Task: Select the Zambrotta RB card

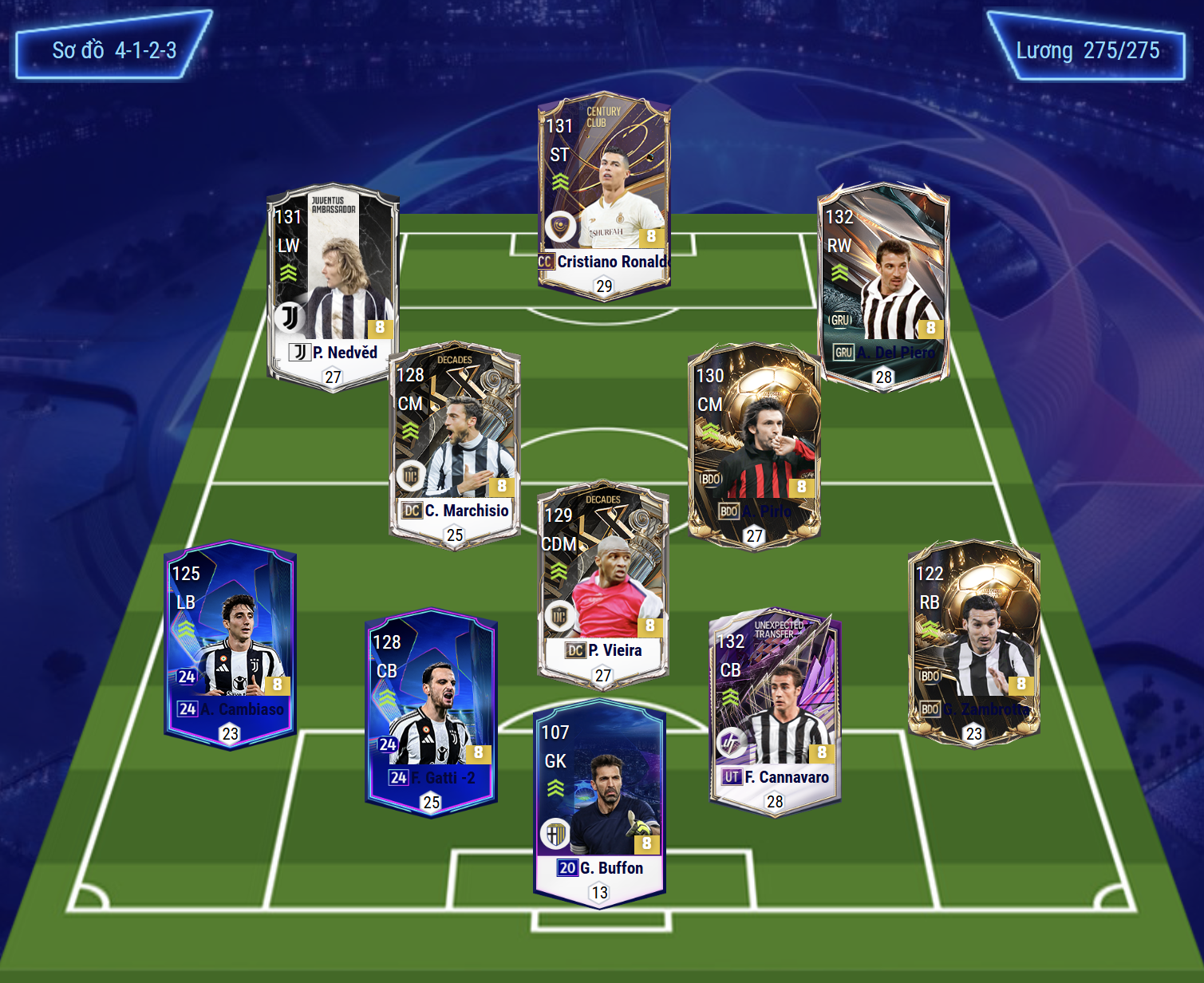Action: [974, 645]
